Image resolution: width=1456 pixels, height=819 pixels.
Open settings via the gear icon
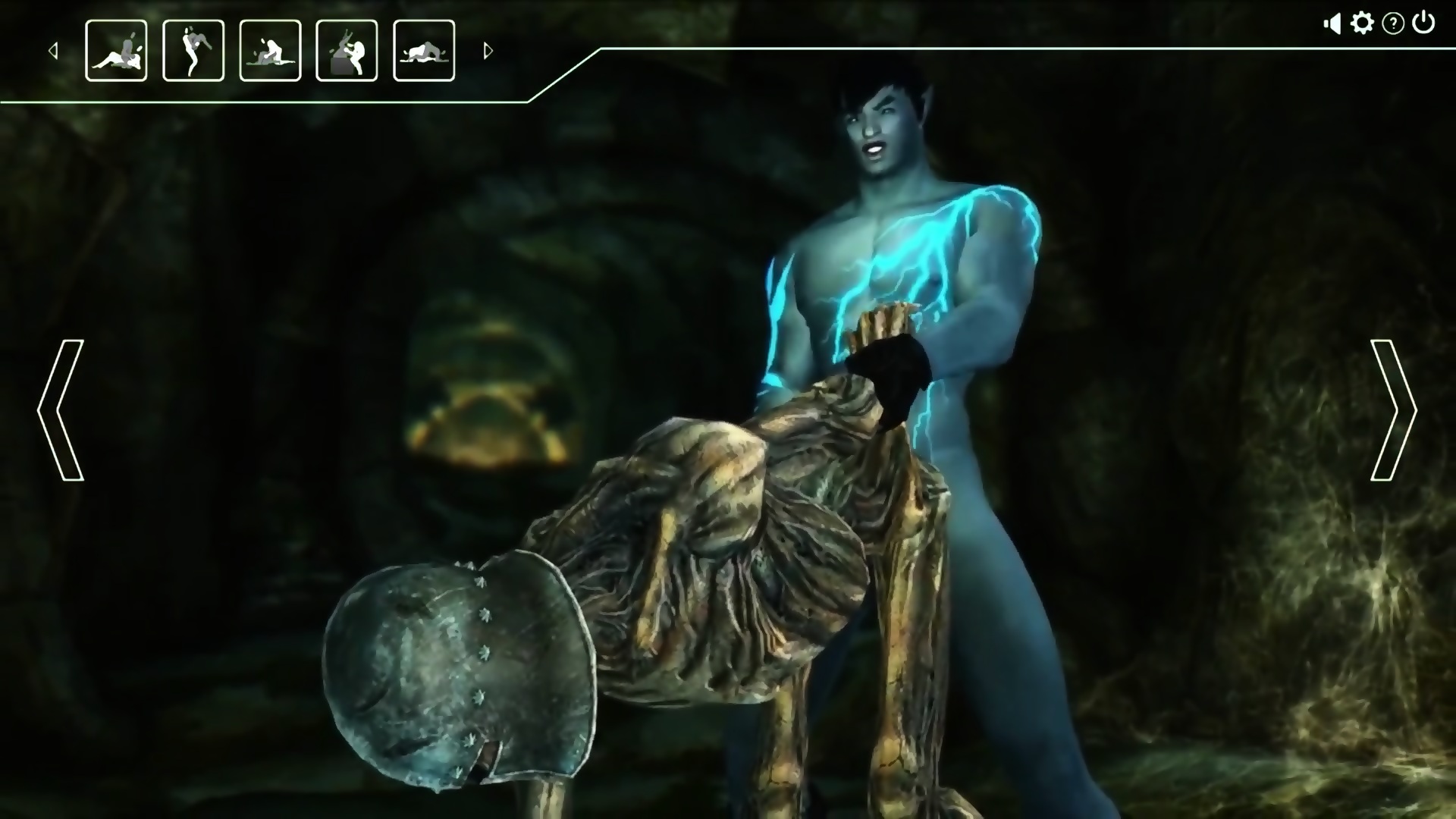[1362, 24]
